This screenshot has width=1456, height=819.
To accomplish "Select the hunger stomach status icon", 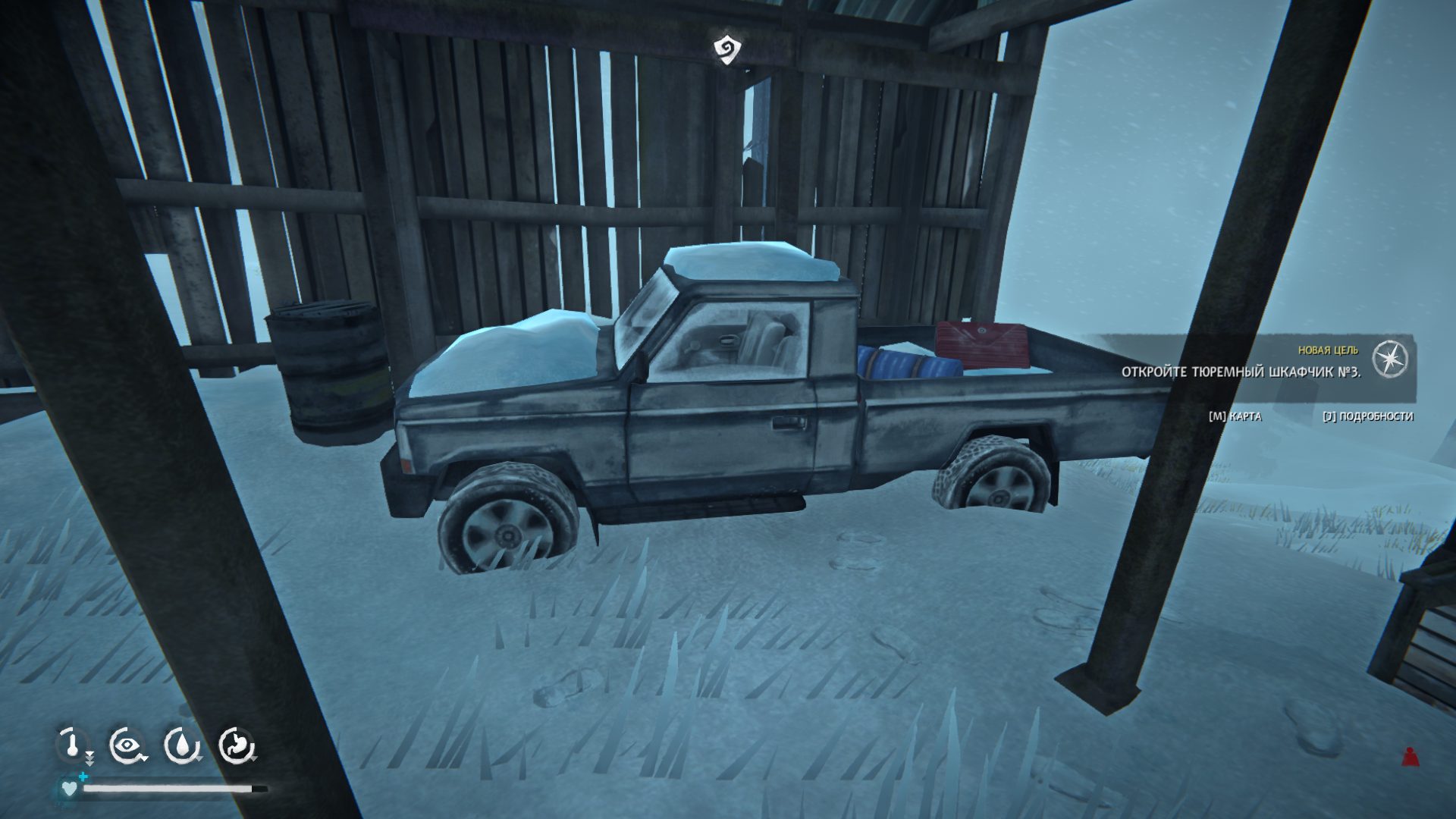I will [x=237, y=745].
